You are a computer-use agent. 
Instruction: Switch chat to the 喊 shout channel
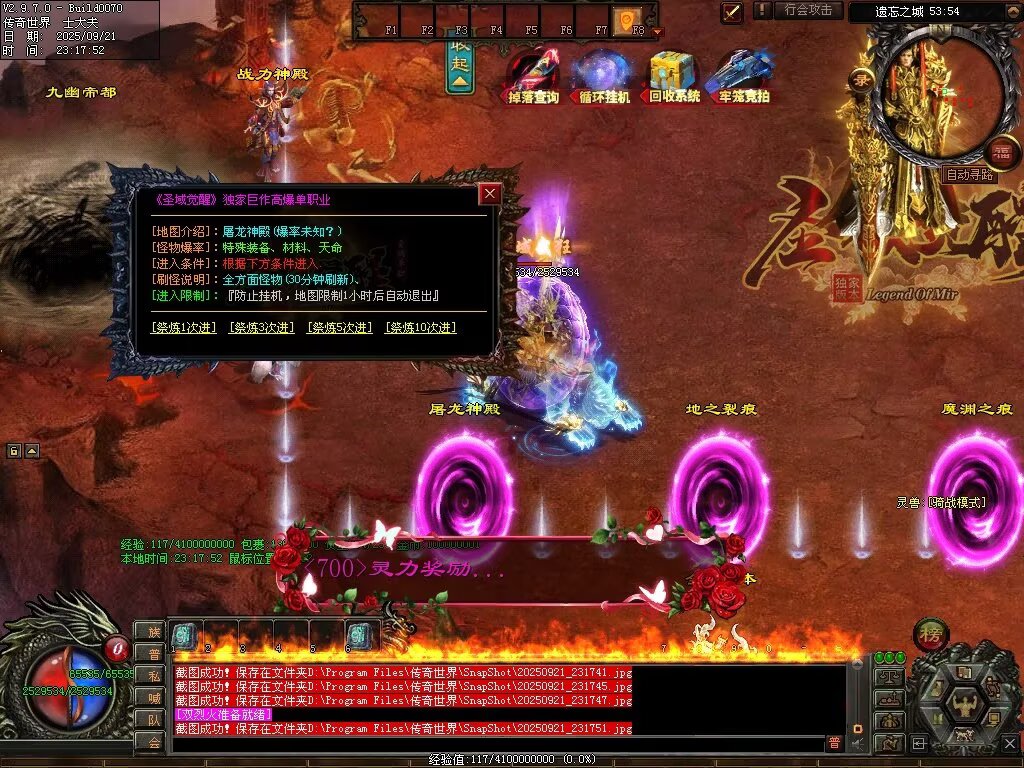[x=153, y=697]
